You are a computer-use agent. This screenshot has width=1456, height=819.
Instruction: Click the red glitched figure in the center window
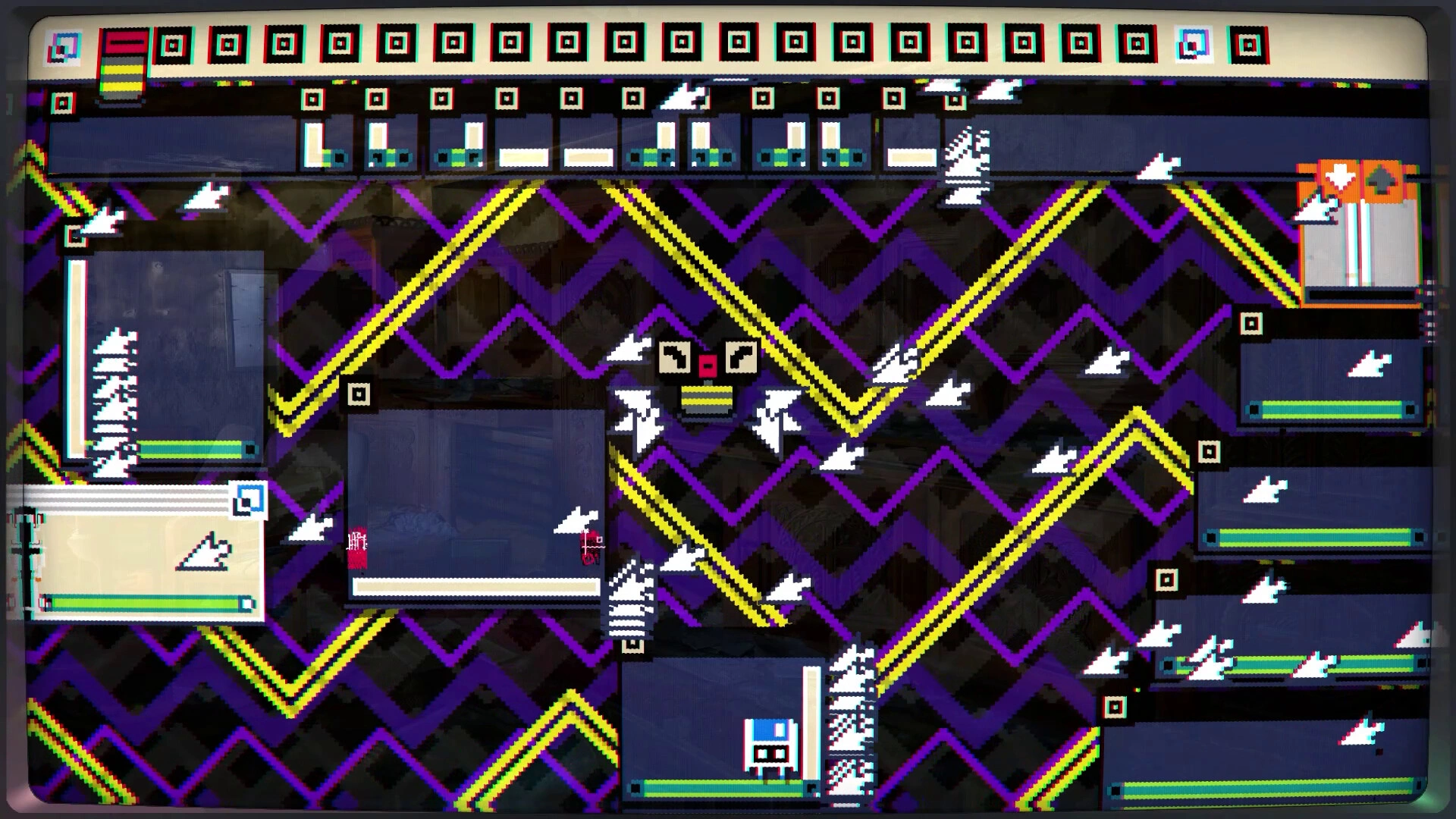356,548
